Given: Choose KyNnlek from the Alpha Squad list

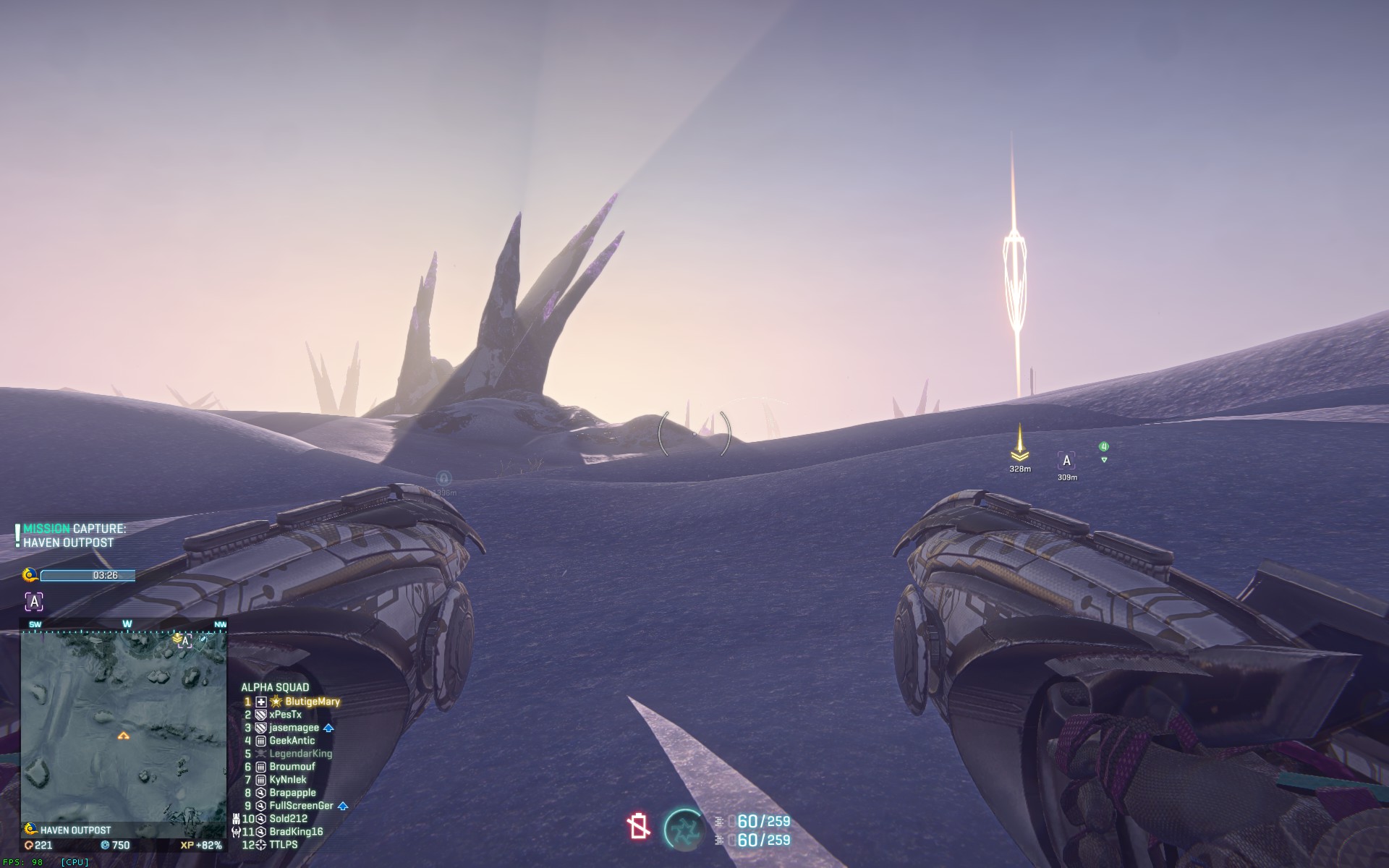Looking at the screenshot, I should (x=288, y=780).
